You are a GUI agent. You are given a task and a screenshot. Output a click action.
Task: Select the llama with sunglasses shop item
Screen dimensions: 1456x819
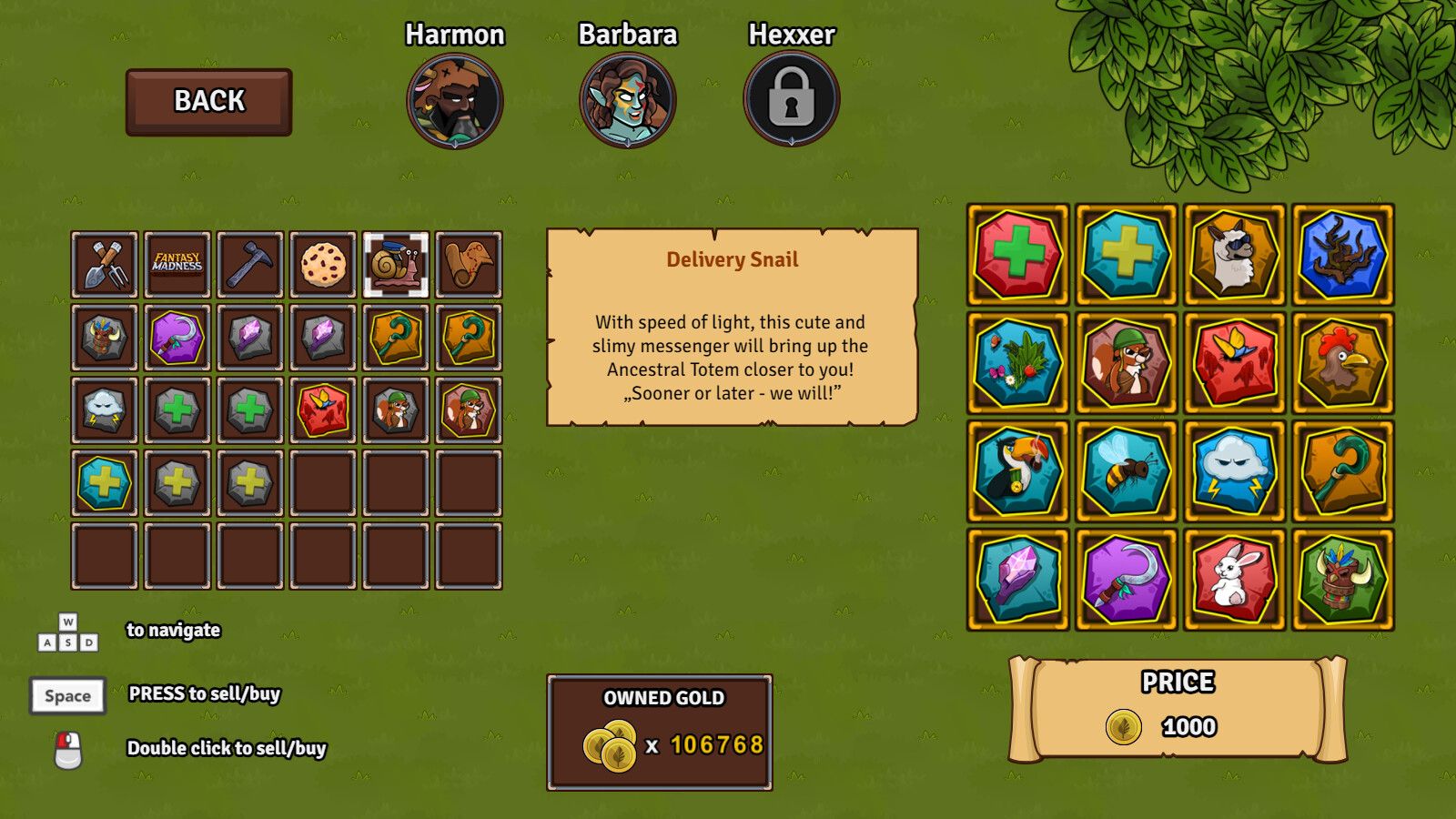(x=1234, y=254)
